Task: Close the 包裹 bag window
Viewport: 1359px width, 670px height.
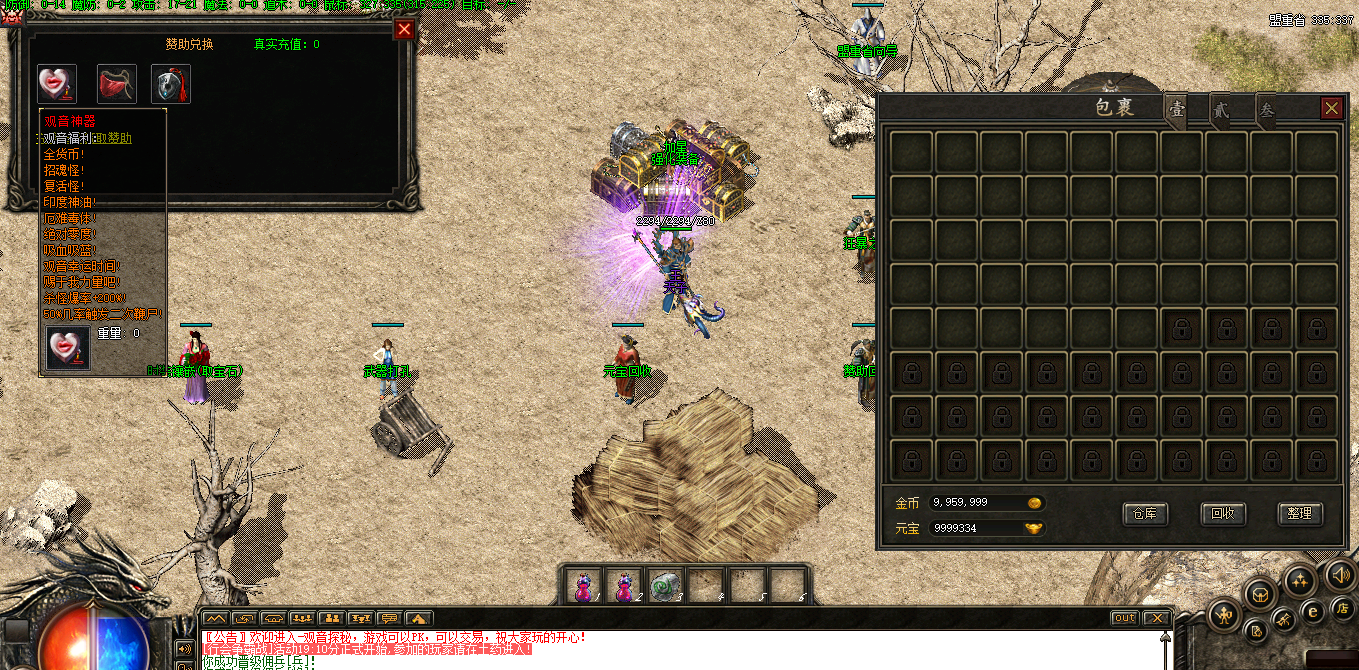Action: point(1331,108)
